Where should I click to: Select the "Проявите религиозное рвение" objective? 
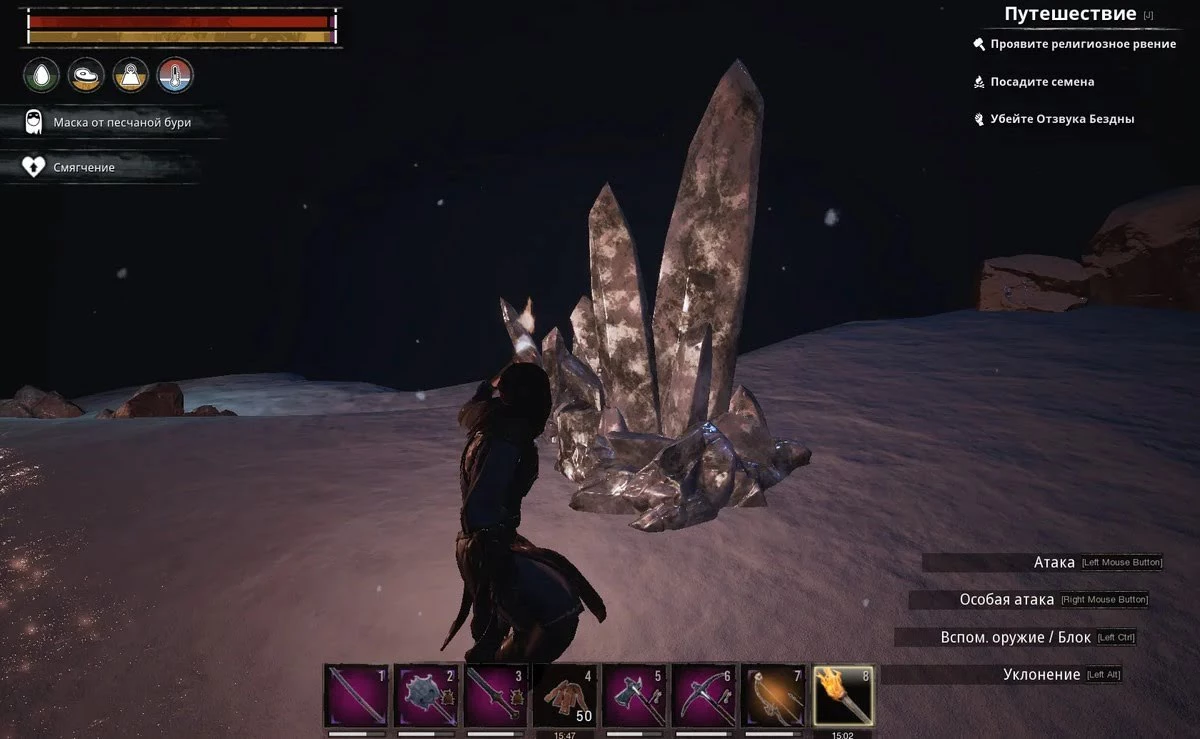pos(1082,44)
